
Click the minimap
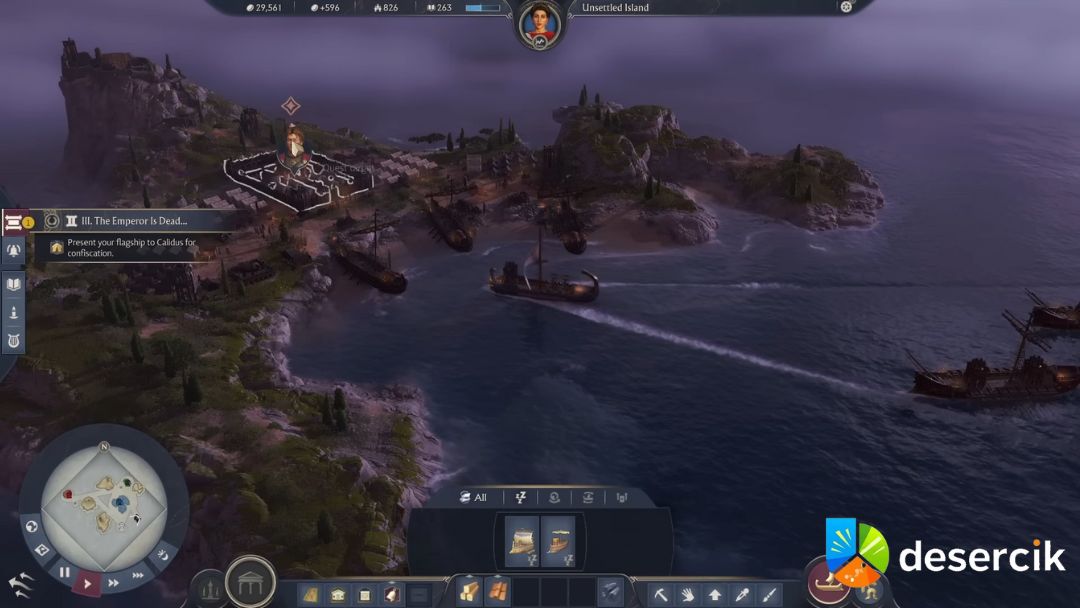pos(103,496)
